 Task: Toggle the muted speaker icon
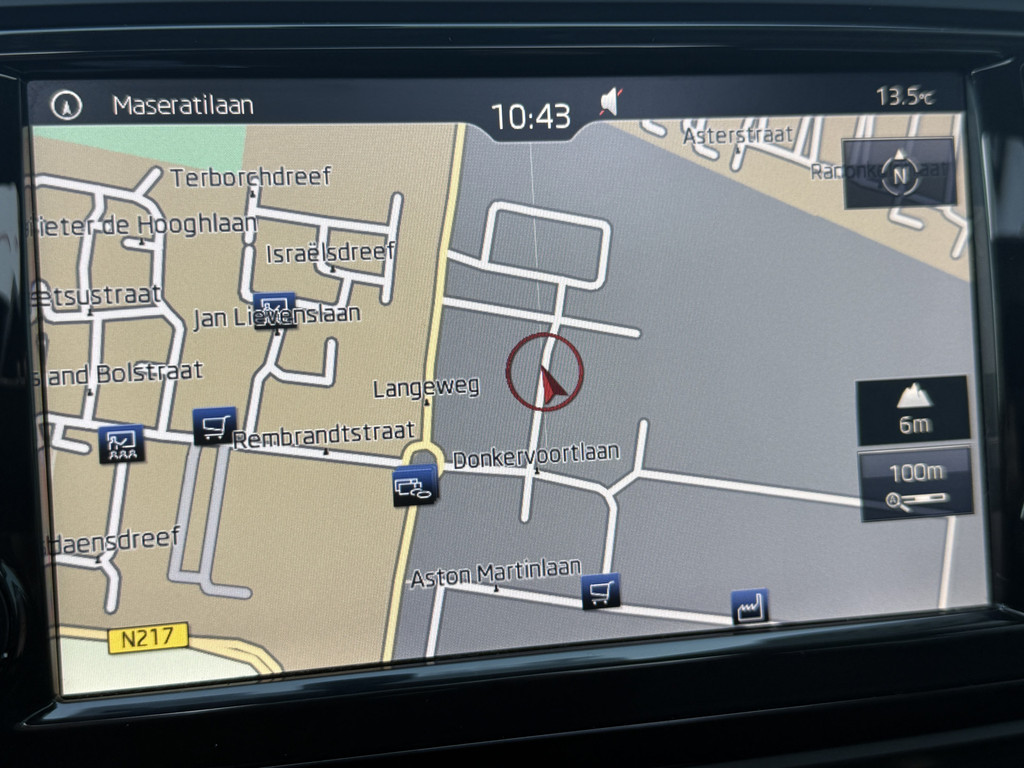tap(610, 101)
